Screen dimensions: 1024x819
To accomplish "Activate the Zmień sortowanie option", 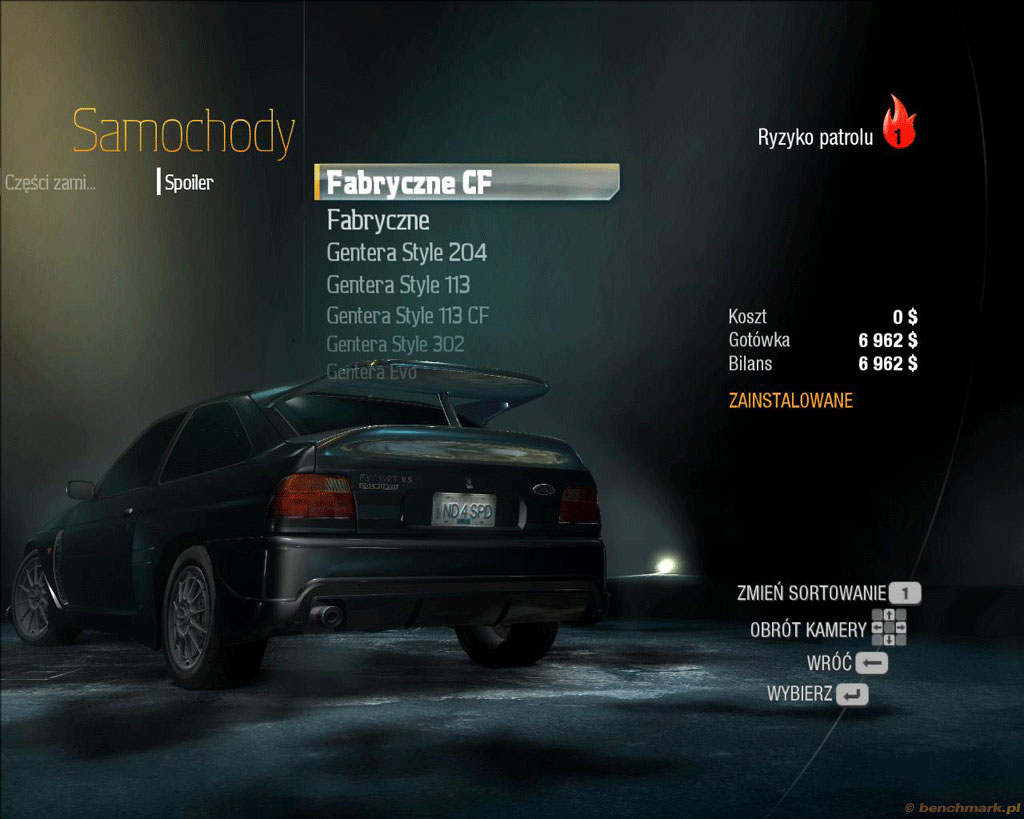I will [x=828, y=593].
